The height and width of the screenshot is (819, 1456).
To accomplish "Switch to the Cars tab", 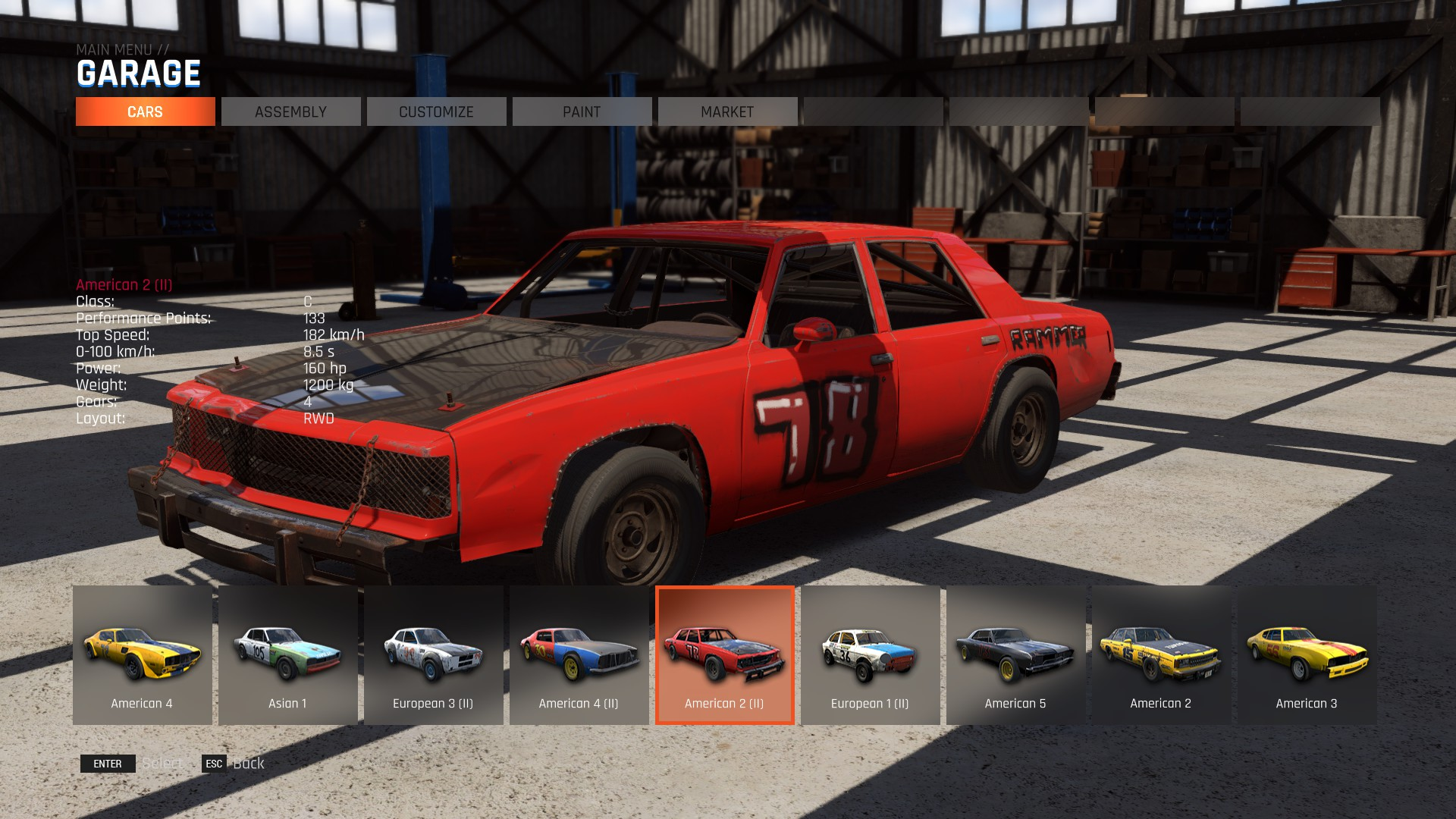I will pos(145,111).
